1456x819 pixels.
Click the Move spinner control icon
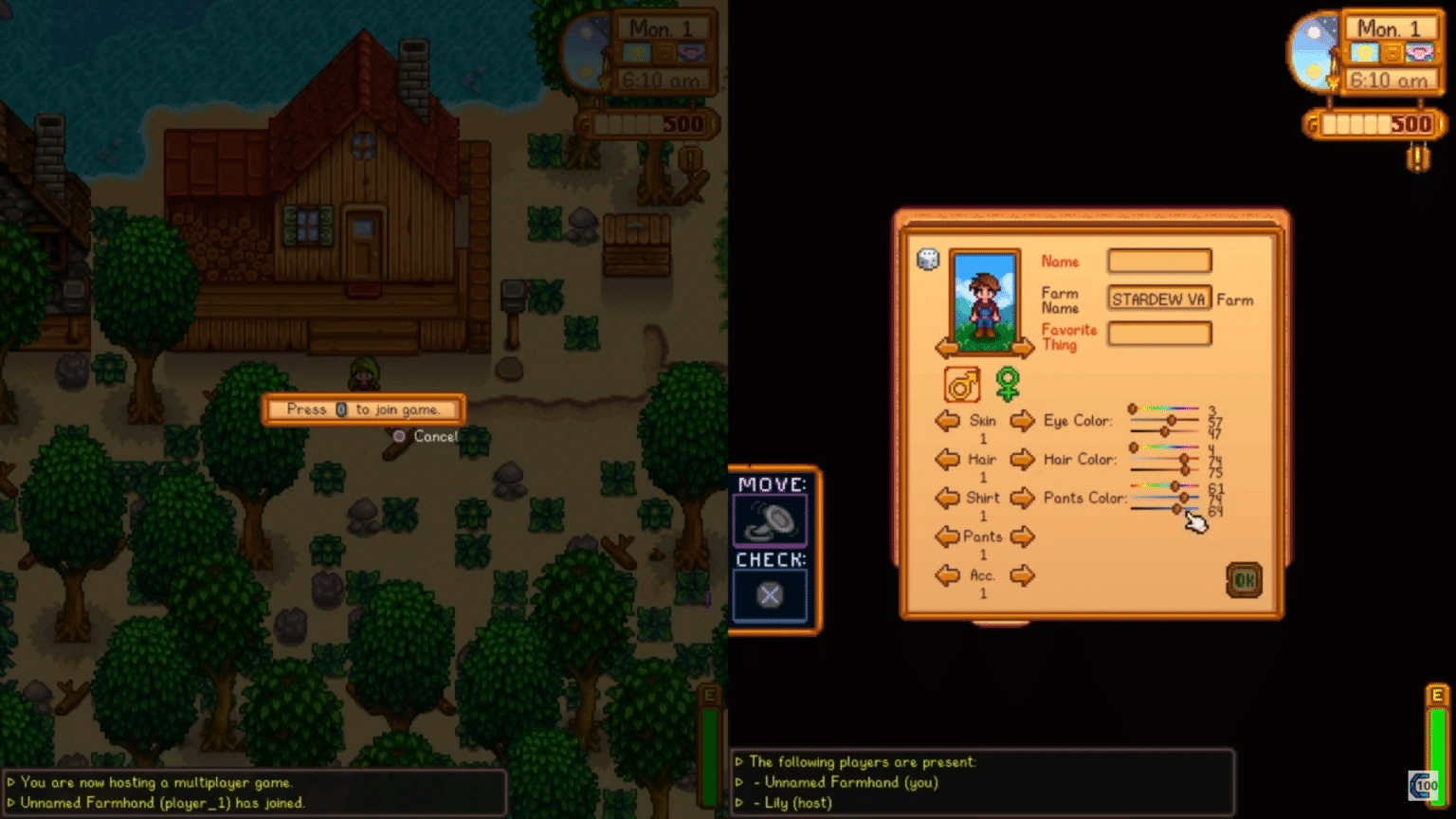[x=770, y=519]
